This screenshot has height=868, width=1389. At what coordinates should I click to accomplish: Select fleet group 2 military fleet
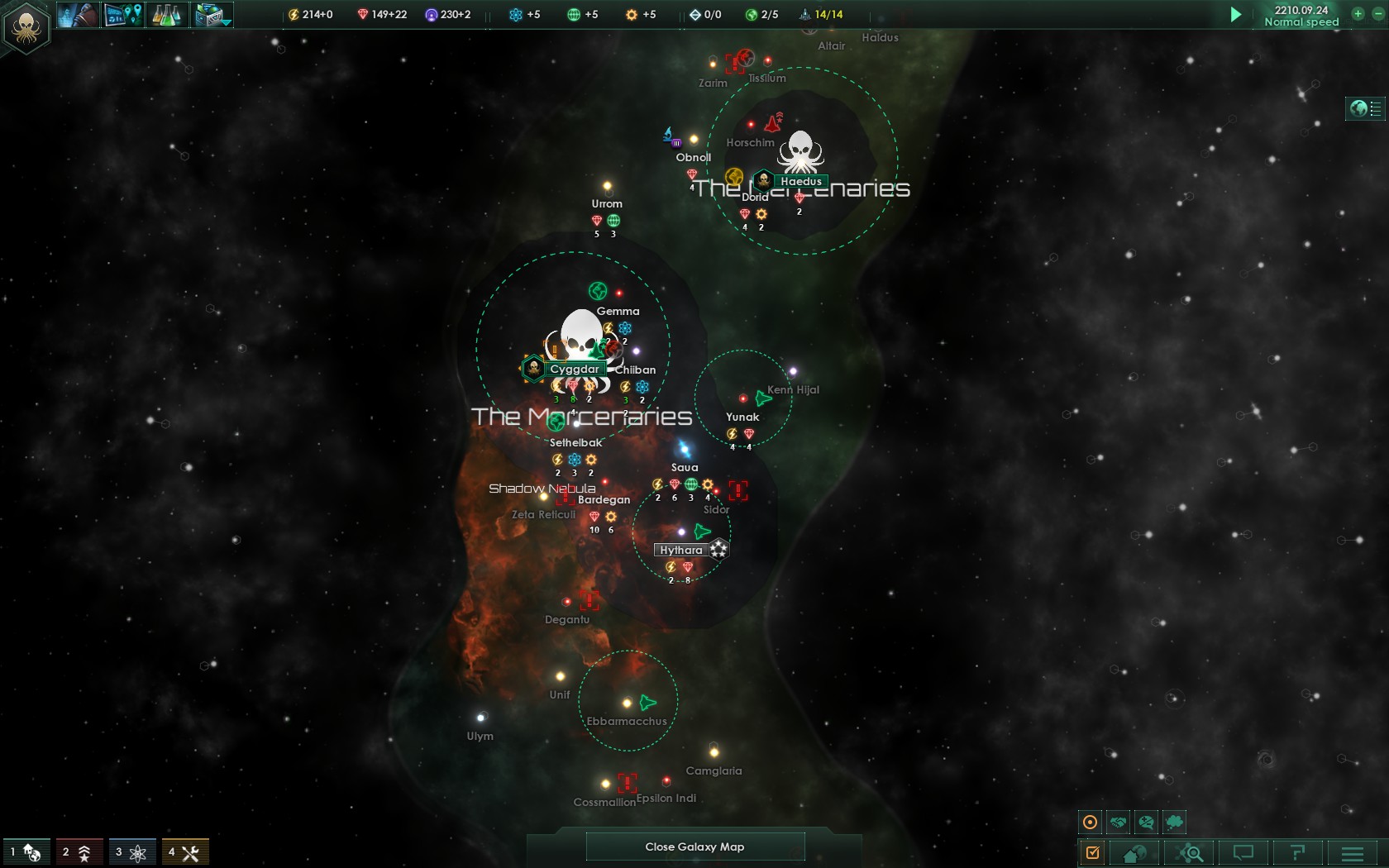tap(79, 852)
